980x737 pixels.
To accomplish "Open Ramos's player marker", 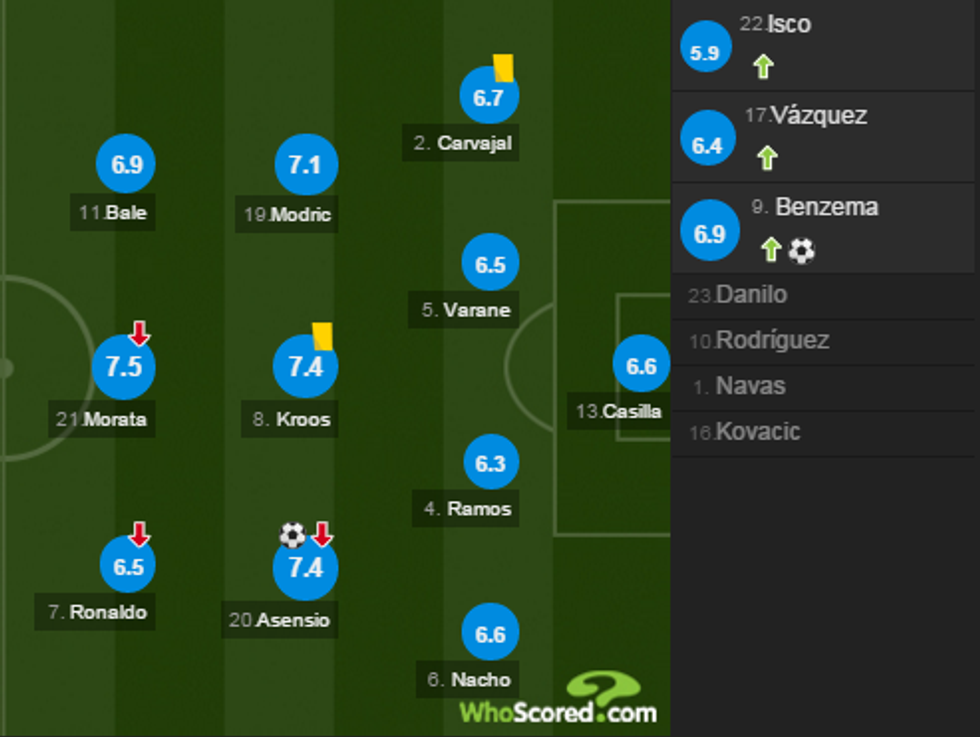I will coord(490,463).
